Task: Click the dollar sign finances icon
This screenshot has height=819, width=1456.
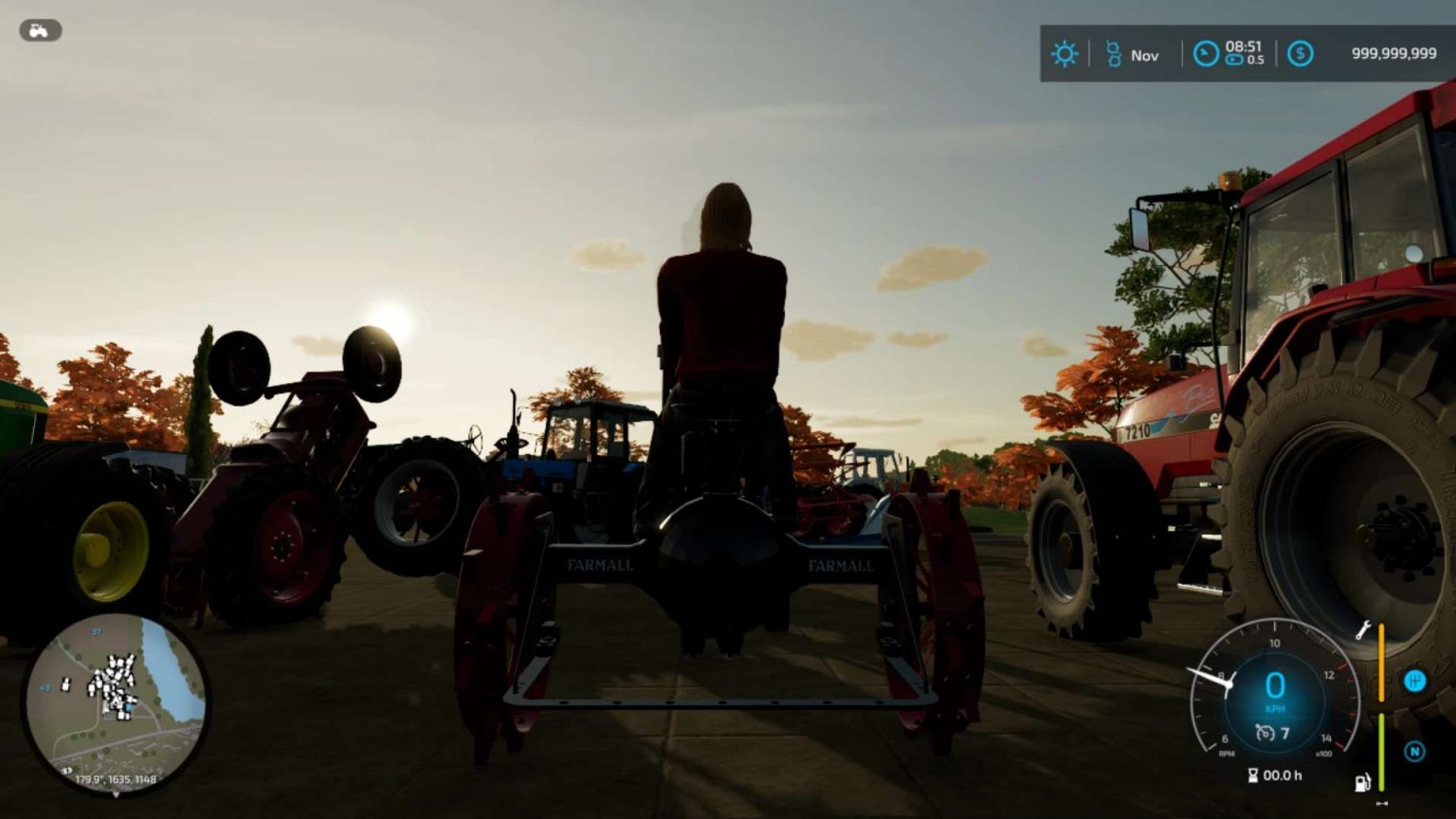Action: pyautogui.click(x=1301, y=54)
